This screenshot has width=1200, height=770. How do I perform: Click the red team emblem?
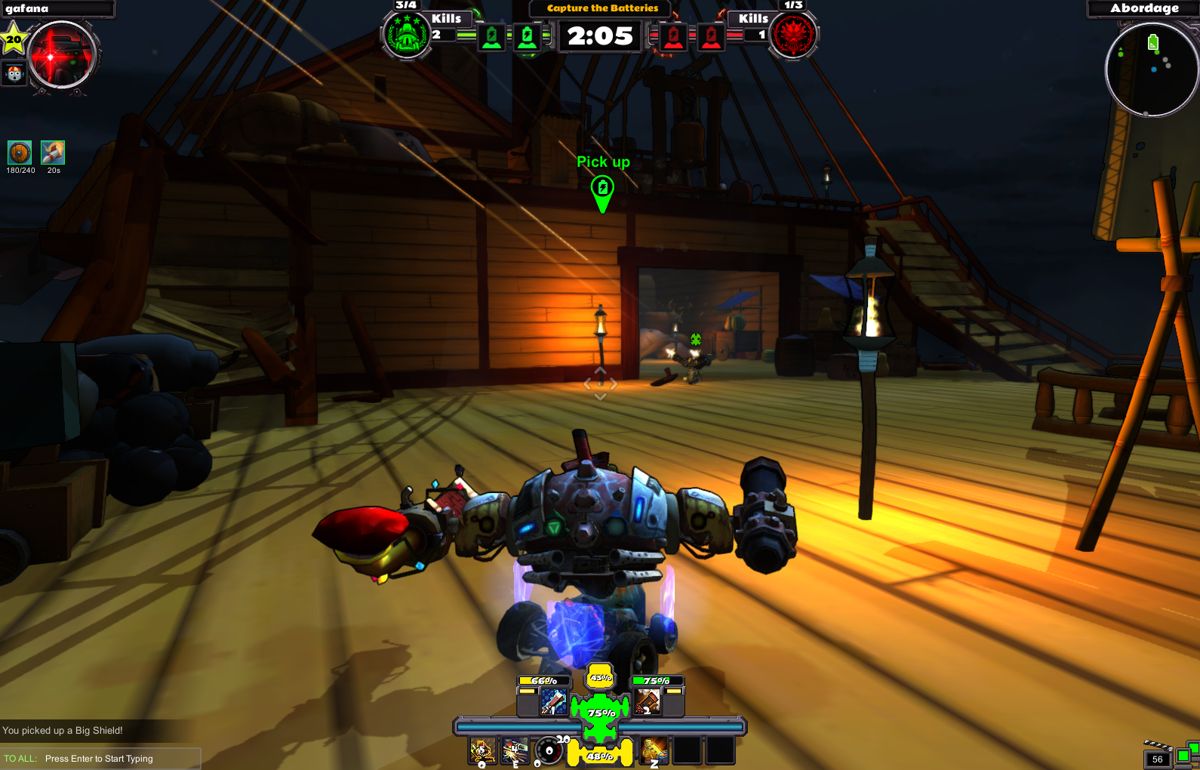794,36
